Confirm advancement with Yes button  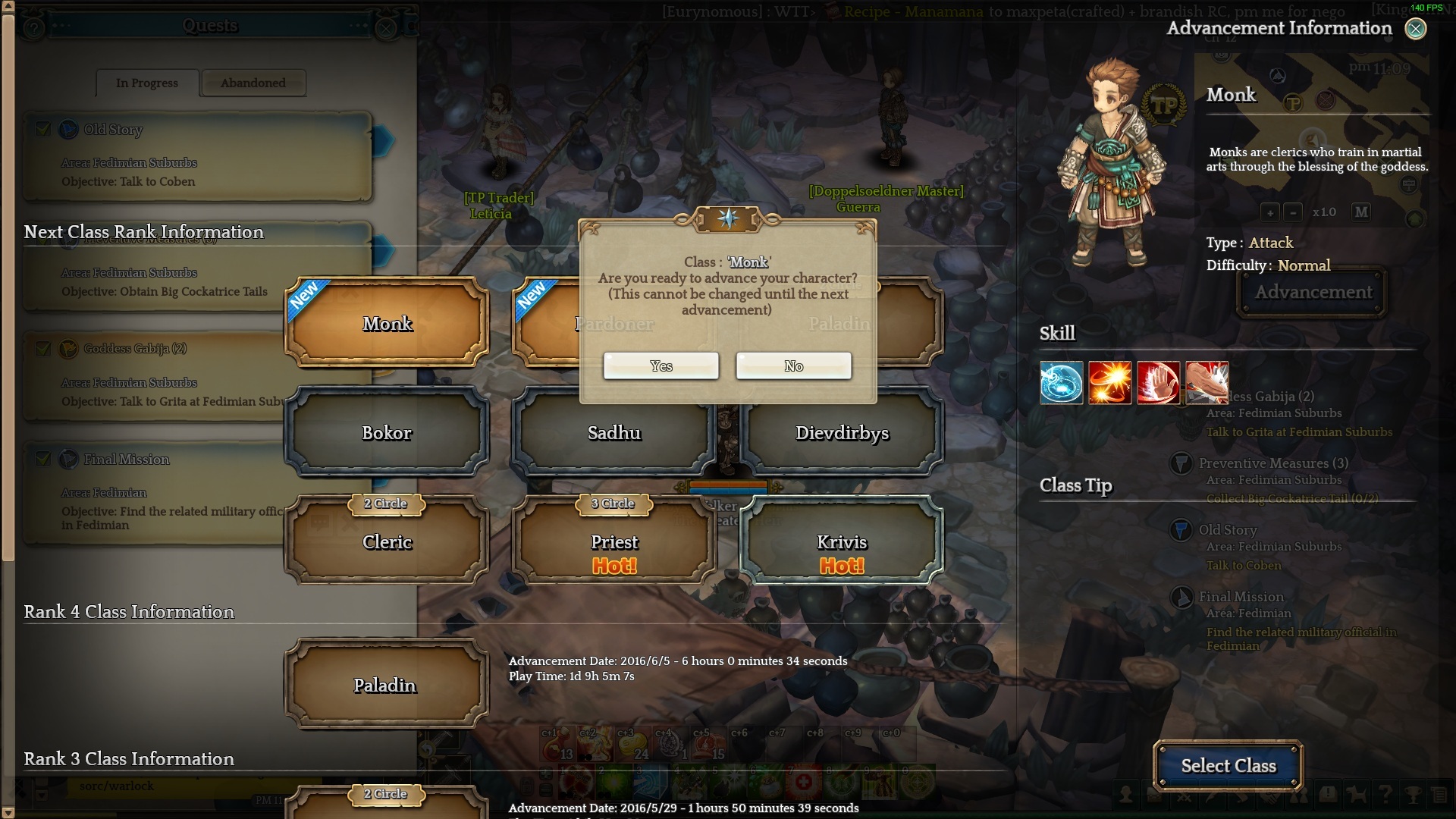tap(661, 366)
